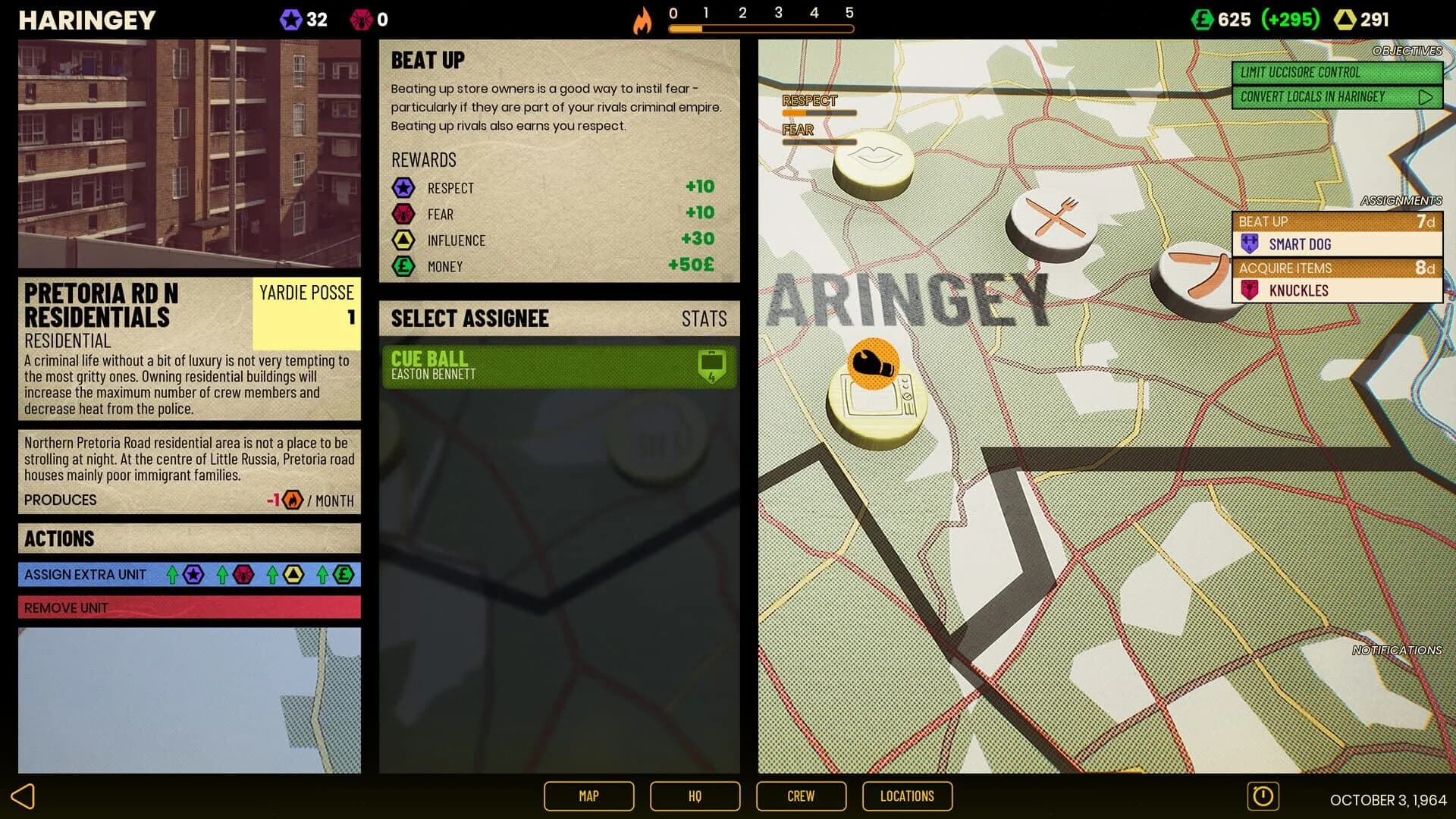Screen dimensions: 1456x819
Task: Expand the Convert Locals in Haringey objective
Action: point(1429,96)
